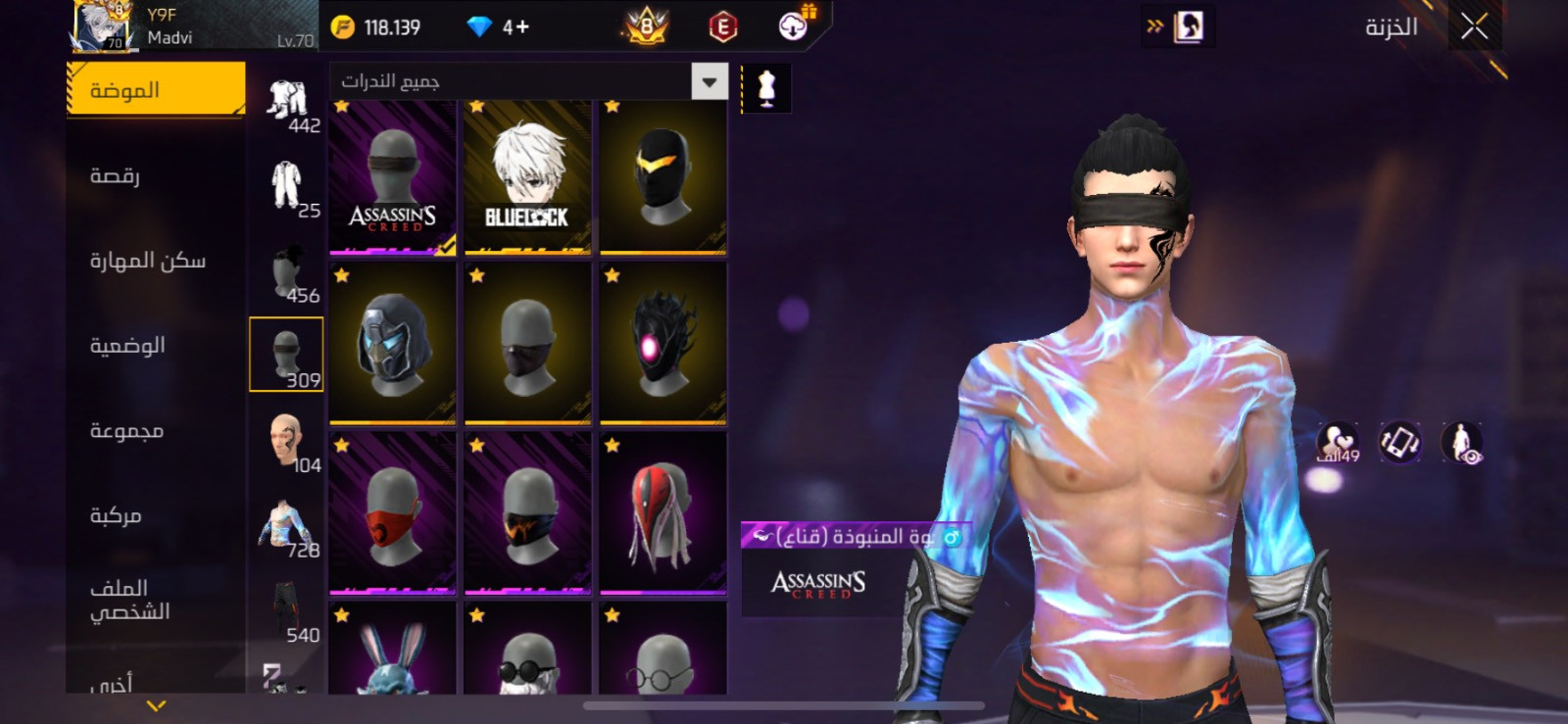1568x724 pixels.
Task: Click the mannequin preview icon
Action: pyautogui.click(x=766, y=89)
